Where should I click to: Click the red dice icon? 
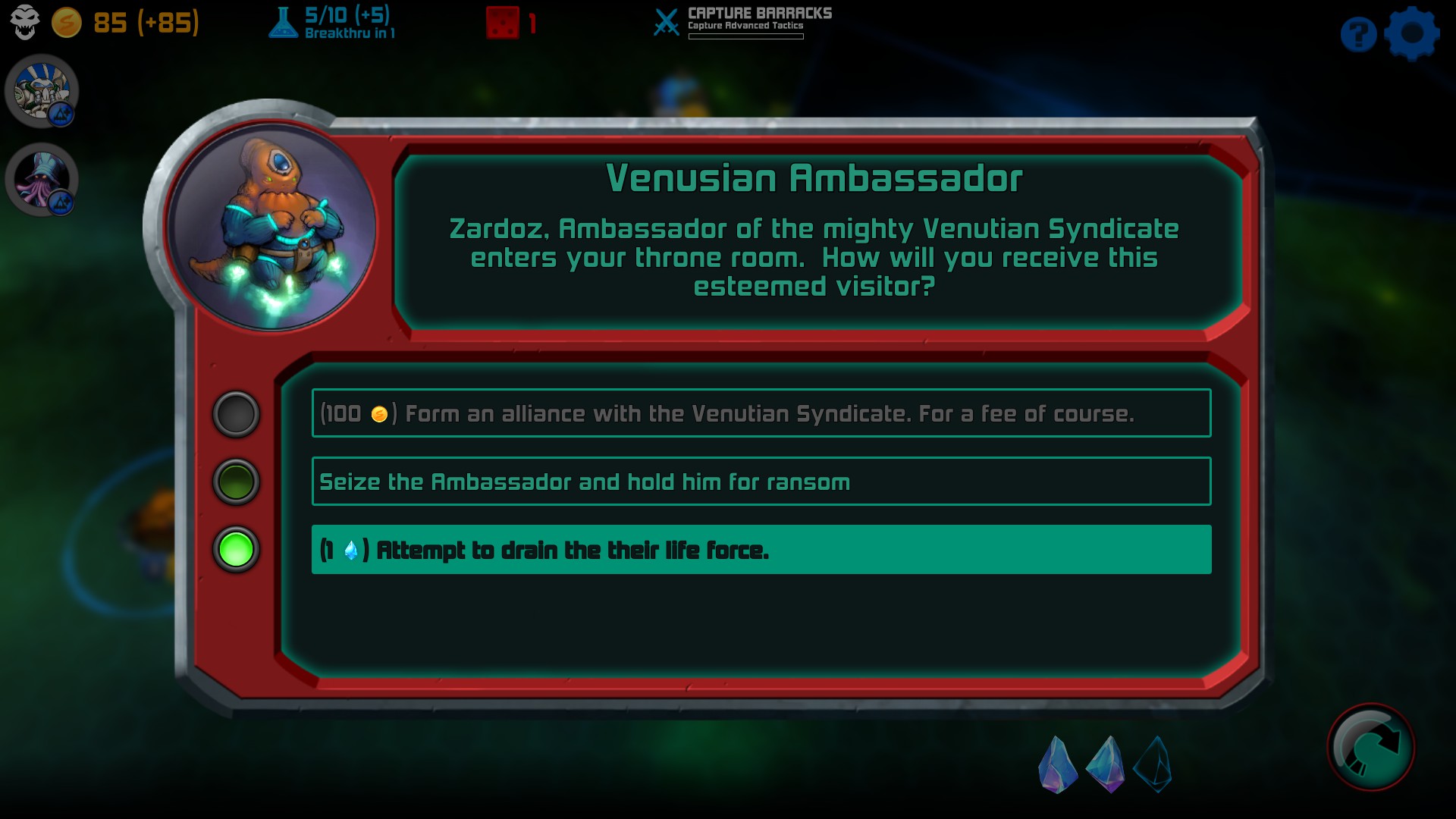click(502, 23)
